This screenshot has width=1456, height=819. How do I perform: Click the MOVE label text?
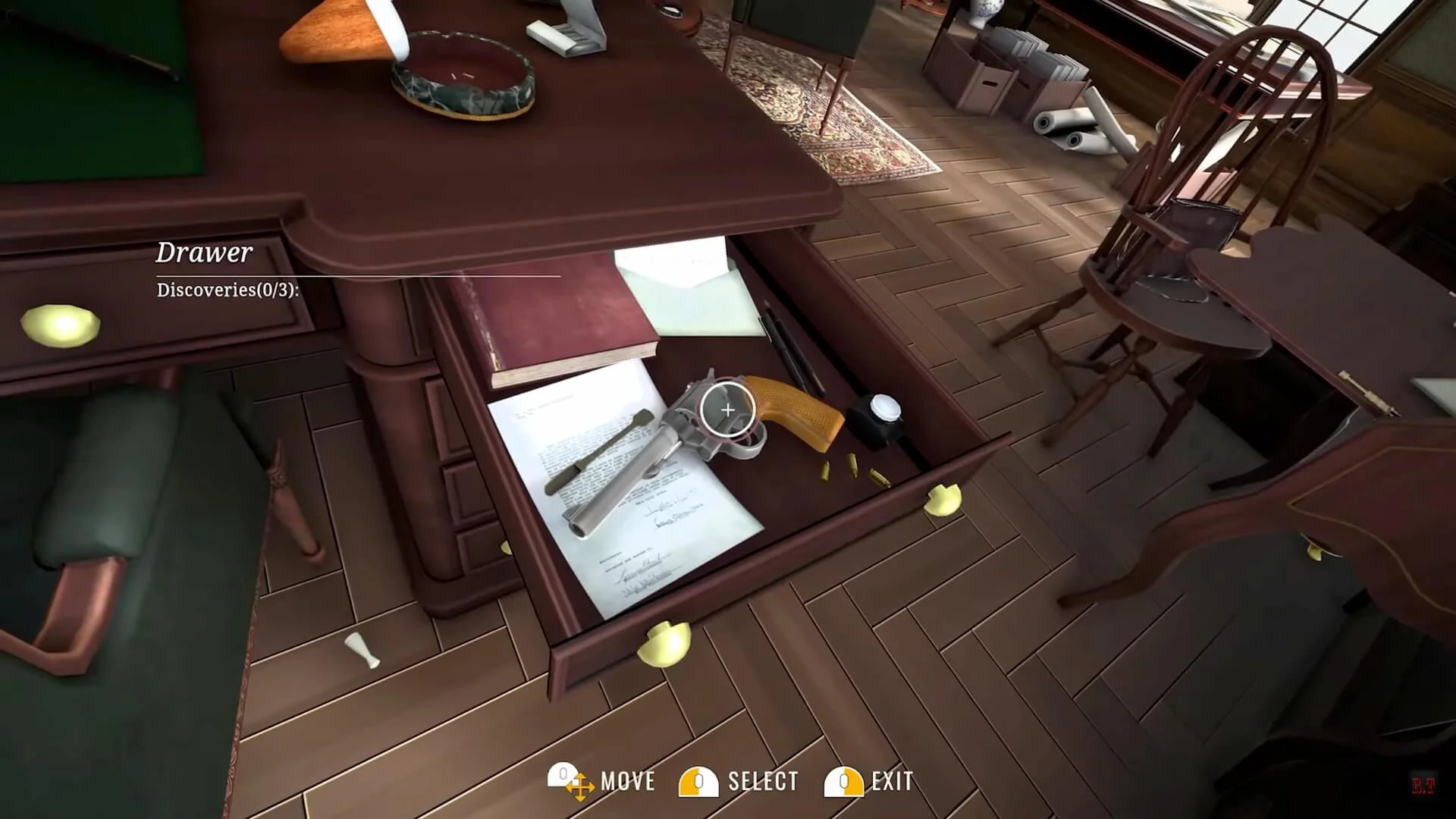tap(628, 780)
